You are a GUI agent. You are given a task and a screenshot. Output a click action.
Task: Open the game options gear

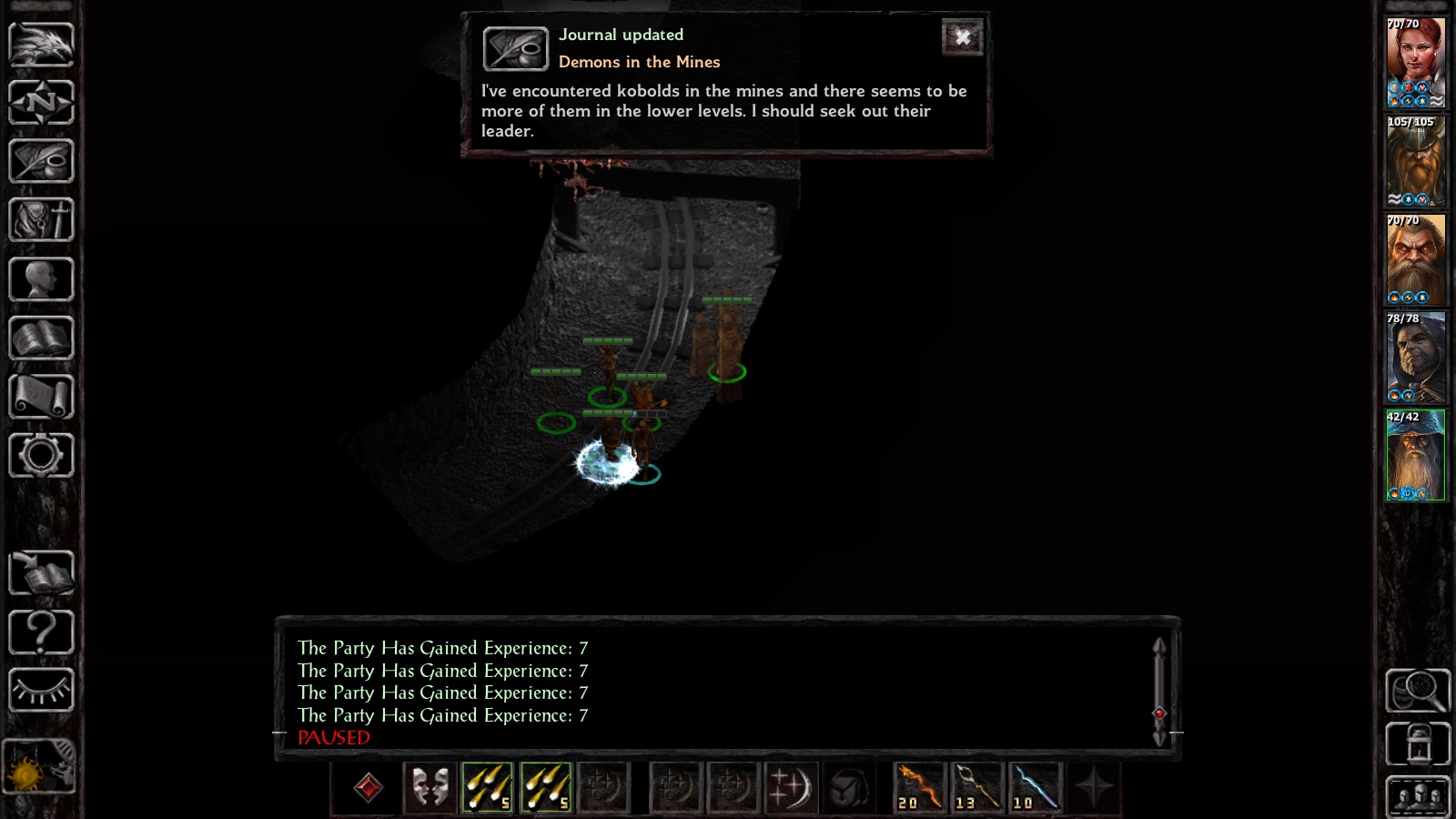tap(41, 457)
